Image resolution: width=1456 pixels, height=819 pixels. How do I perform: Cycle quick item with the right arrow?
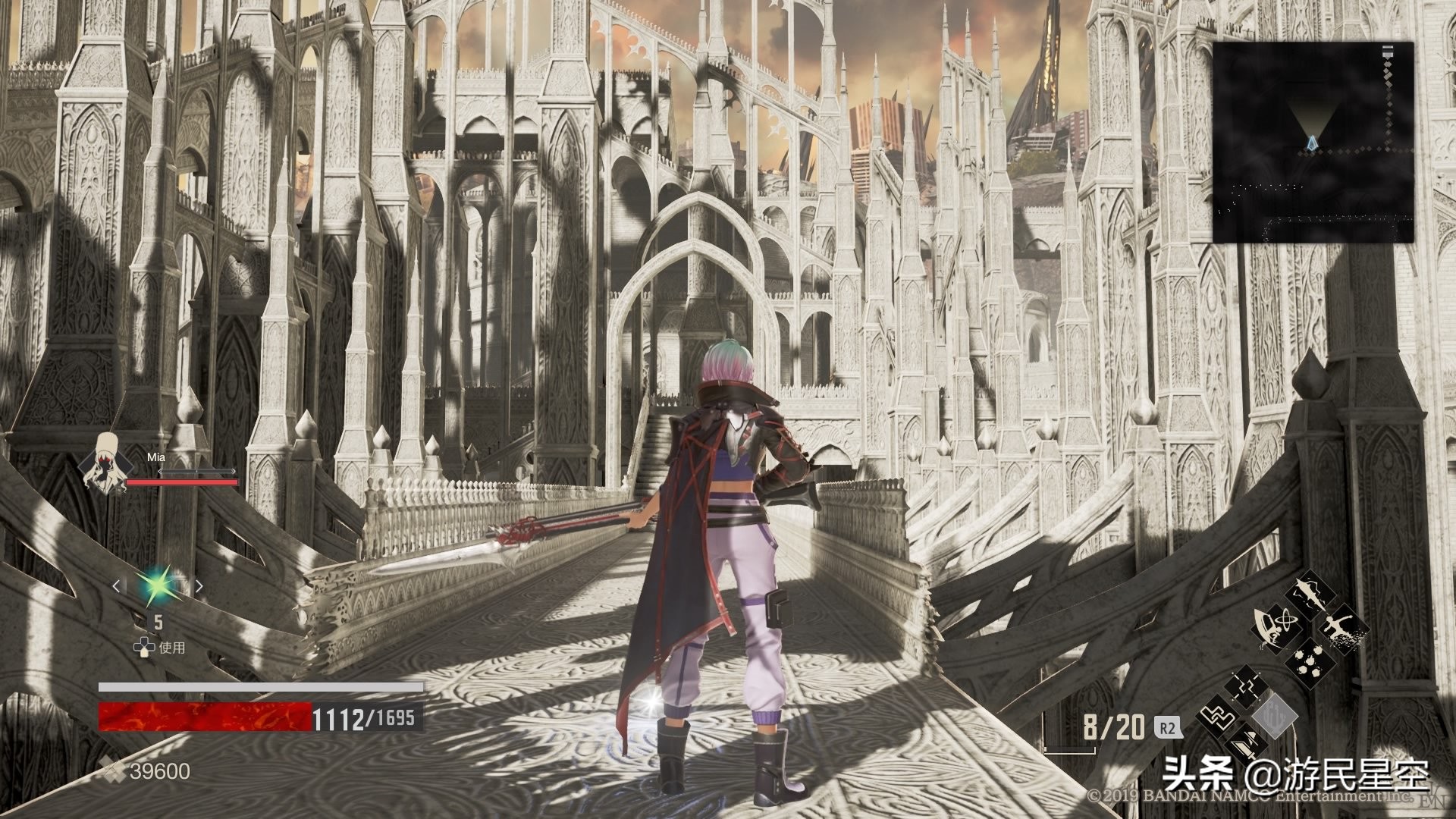(199, 585)
